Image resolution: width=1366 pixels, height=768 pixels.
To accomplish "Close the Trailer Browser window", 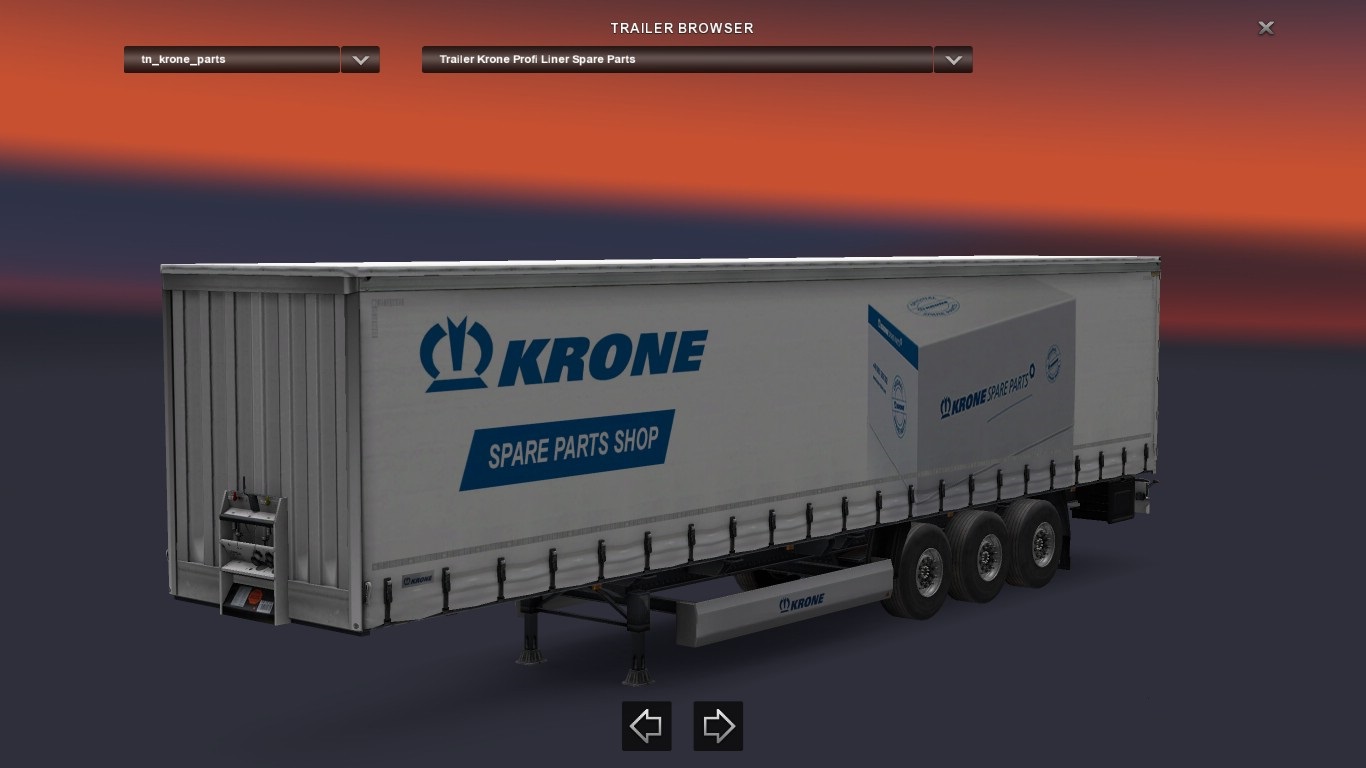I will point(1266,27).
